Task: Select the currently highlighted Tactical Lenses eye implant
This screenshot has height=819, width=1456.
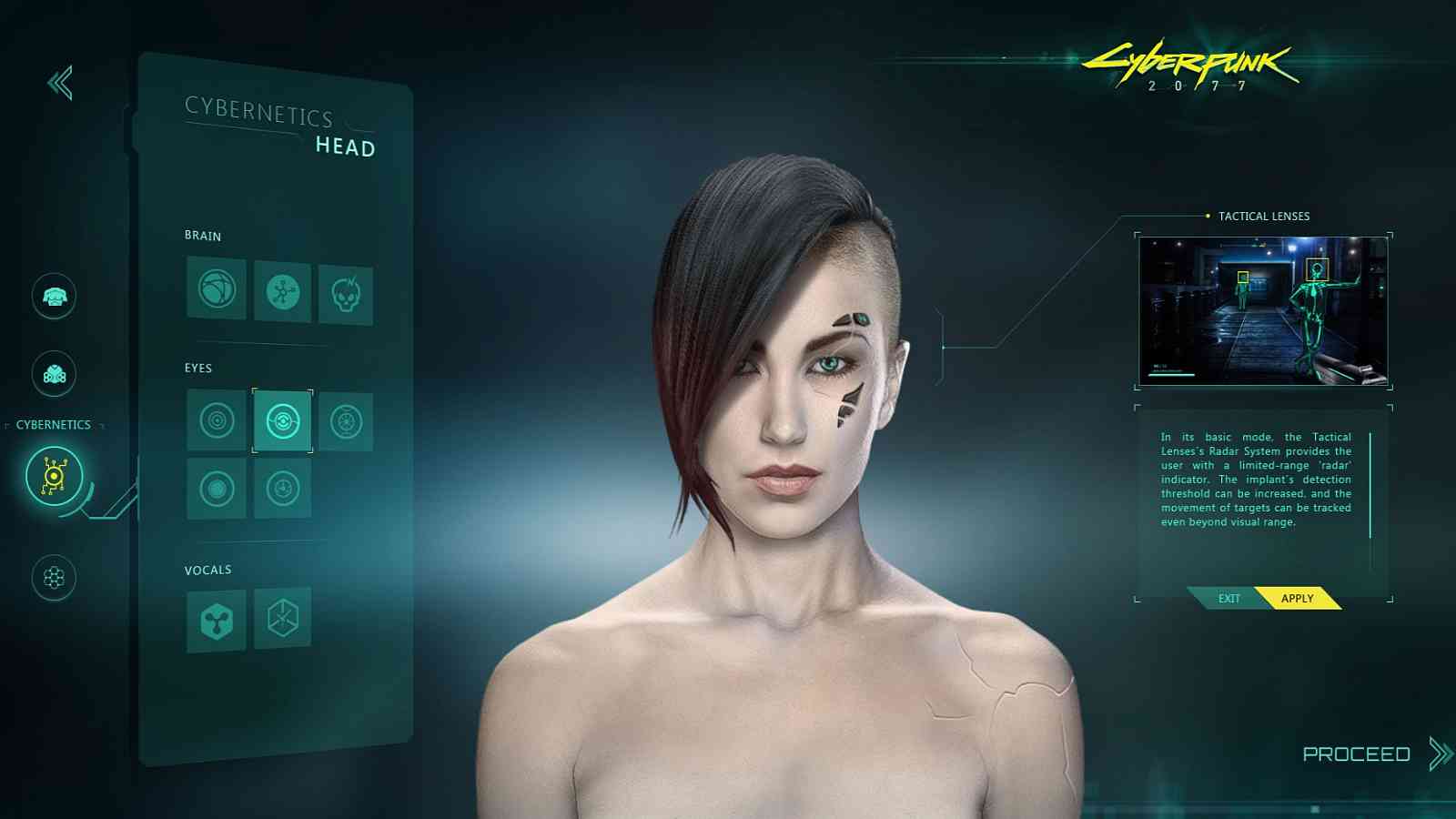Action: tap(282, 422)
